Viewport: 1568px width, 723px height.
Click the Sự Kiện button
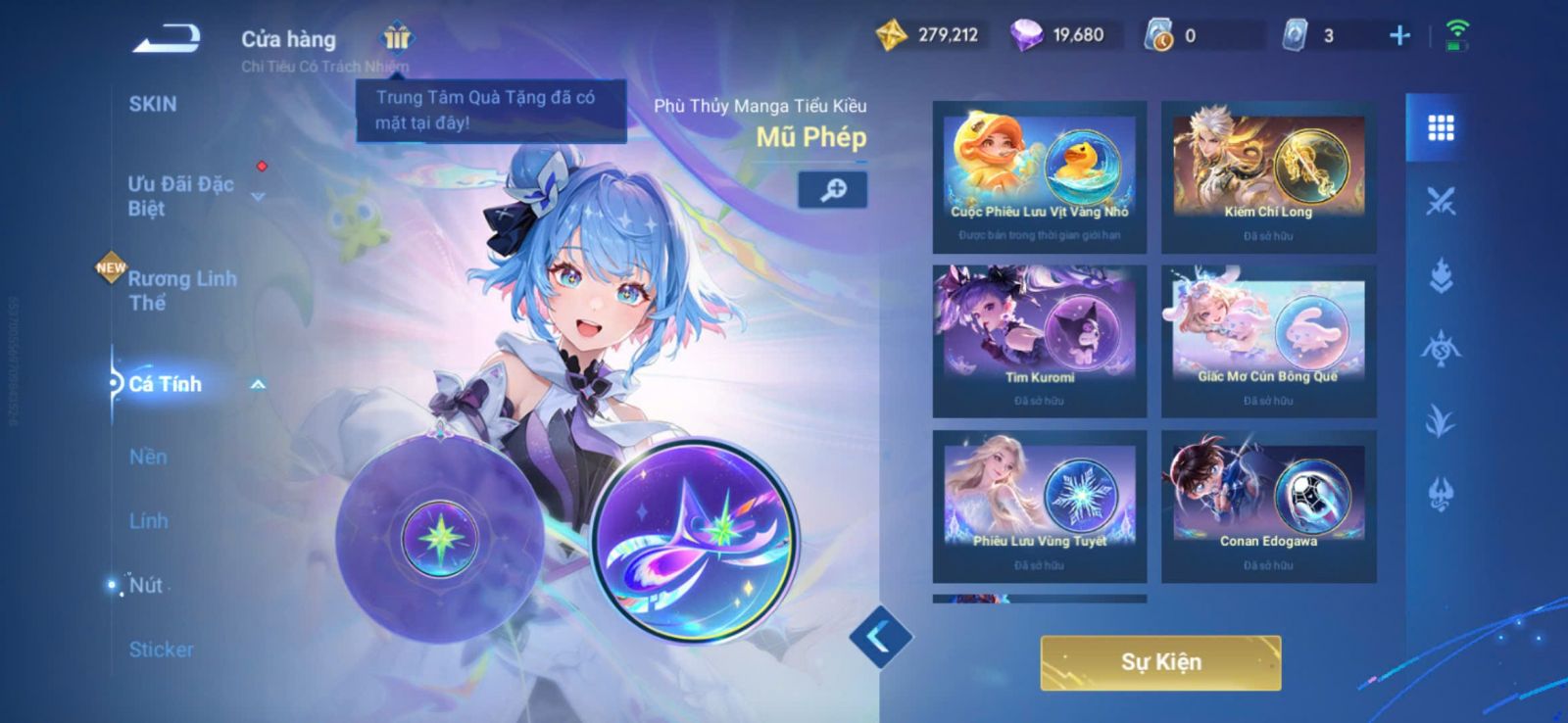click(x=1160, y=662)
